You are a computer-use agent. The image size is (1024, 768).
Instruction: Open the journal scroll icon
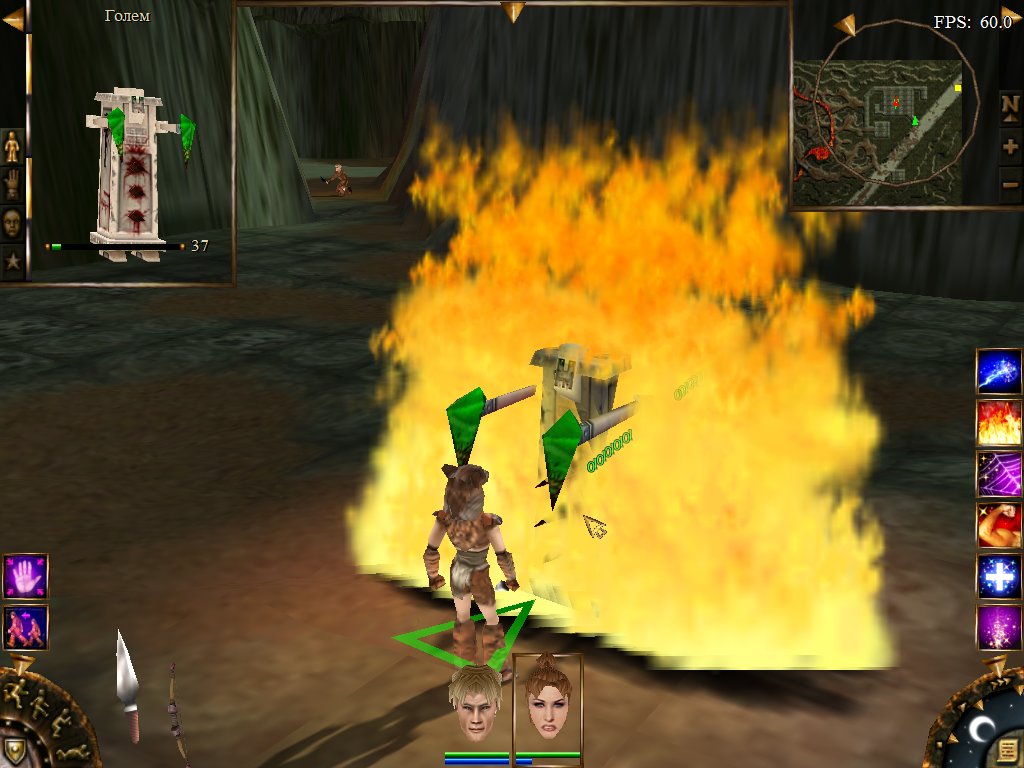pos(1007,749)
